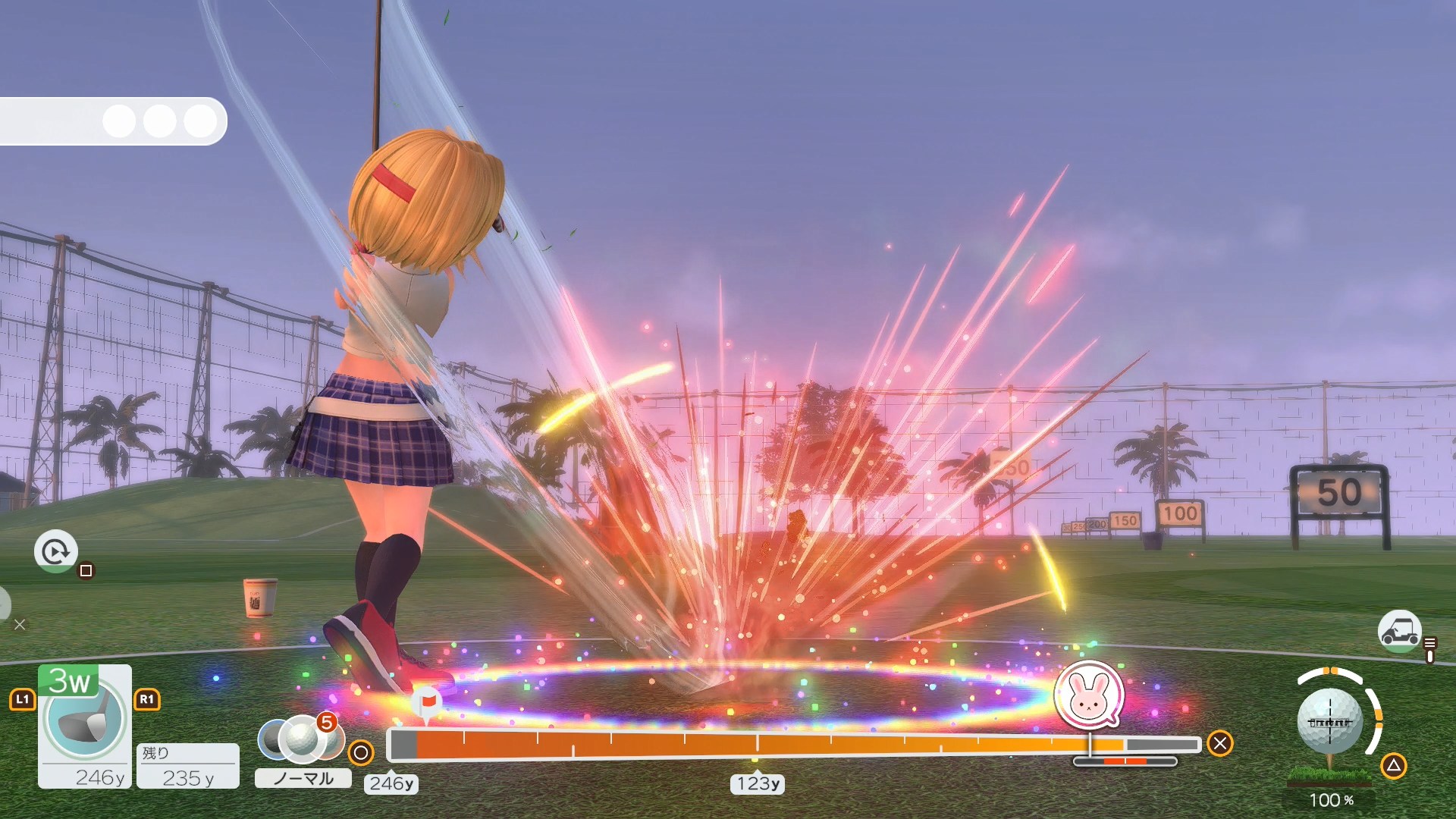Toggle the third white circle indicator top-left
The height and width of the screenshot is (819, 1456).
pos(199,121)
